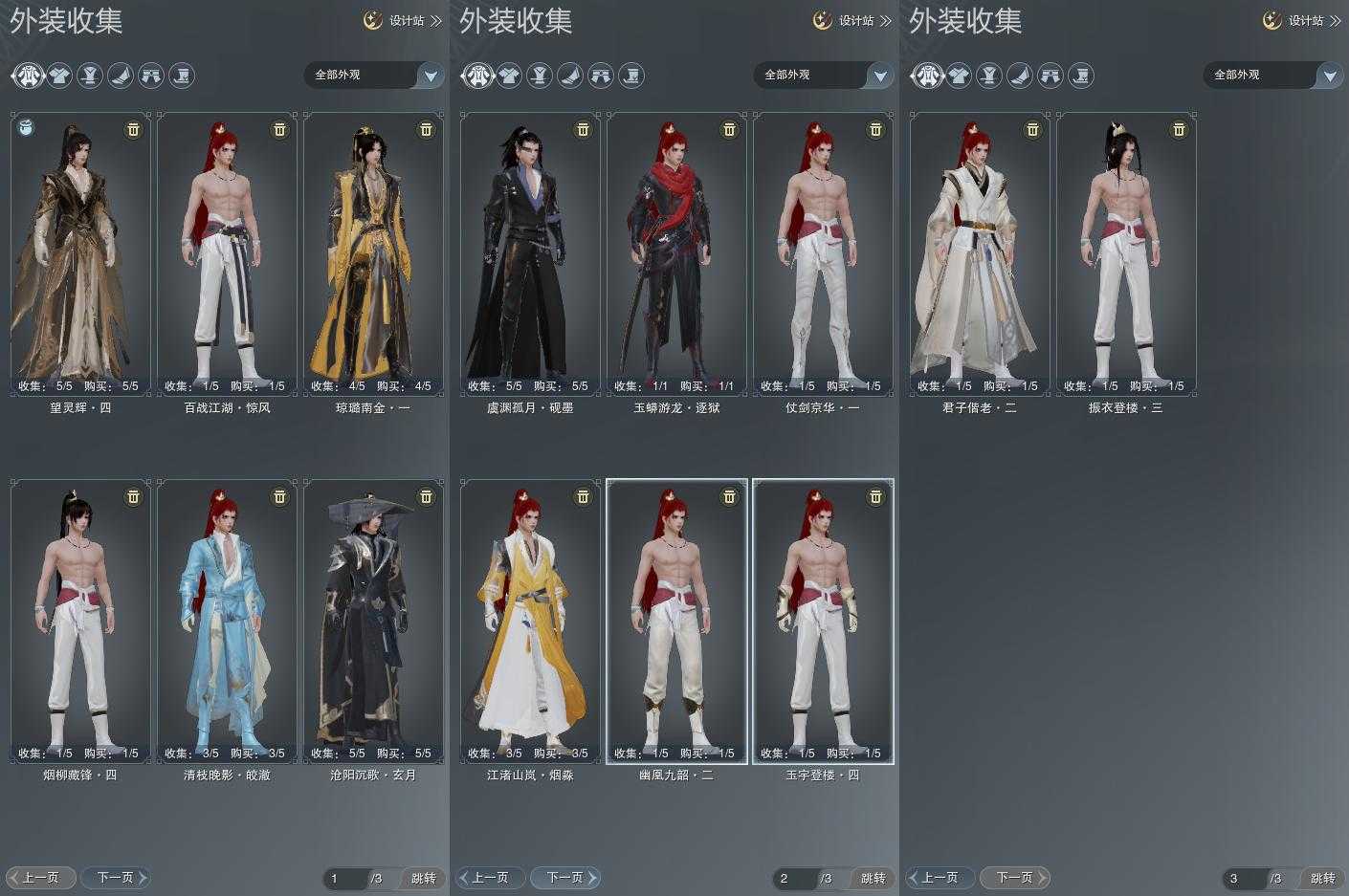Screen dimensions: 1349x896
Task: Delete the 玉蟒游龙·逐狱 outfit via trash icon
Action: [x=729, y=129]
